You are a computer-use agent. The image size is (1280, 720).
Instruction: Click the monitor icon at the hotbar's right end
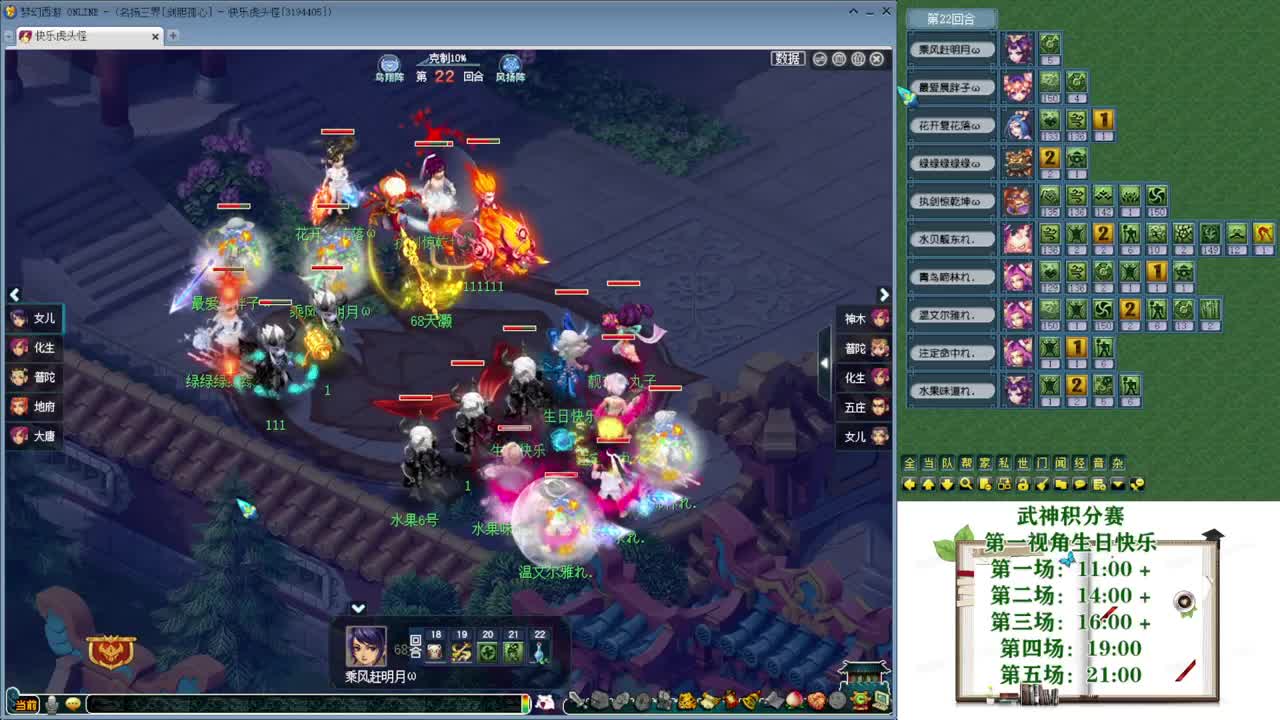[879, 701]
